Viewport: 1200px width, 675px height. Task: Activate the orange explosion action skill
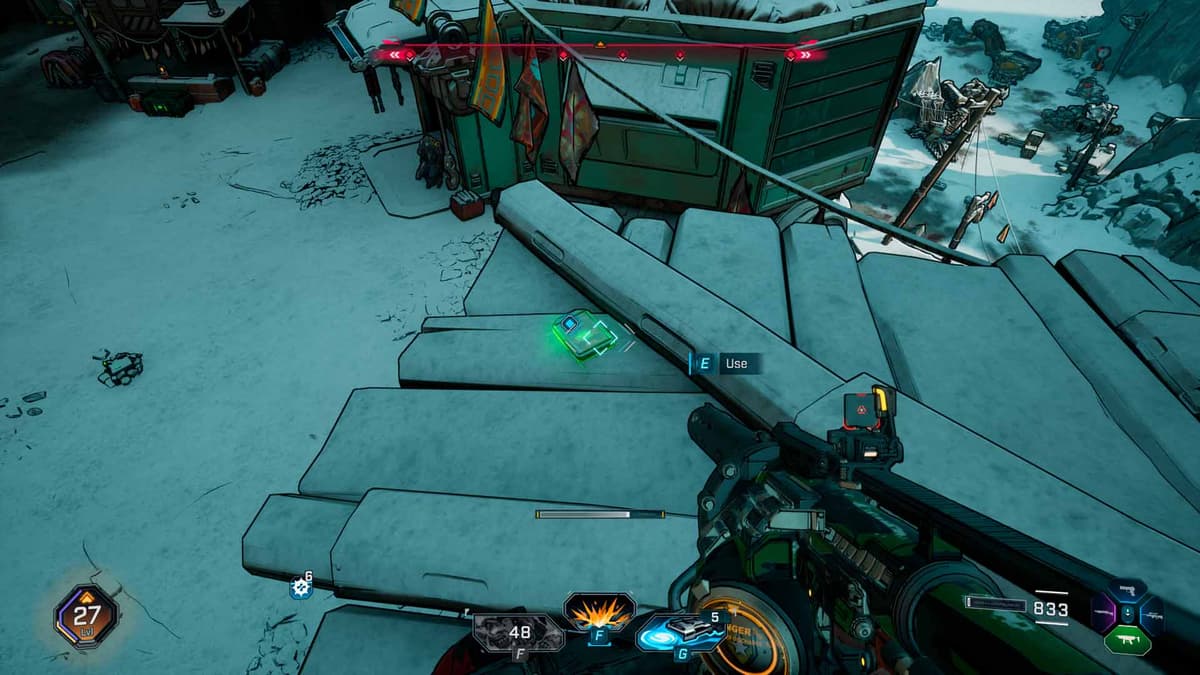click(x=599, y=611)
